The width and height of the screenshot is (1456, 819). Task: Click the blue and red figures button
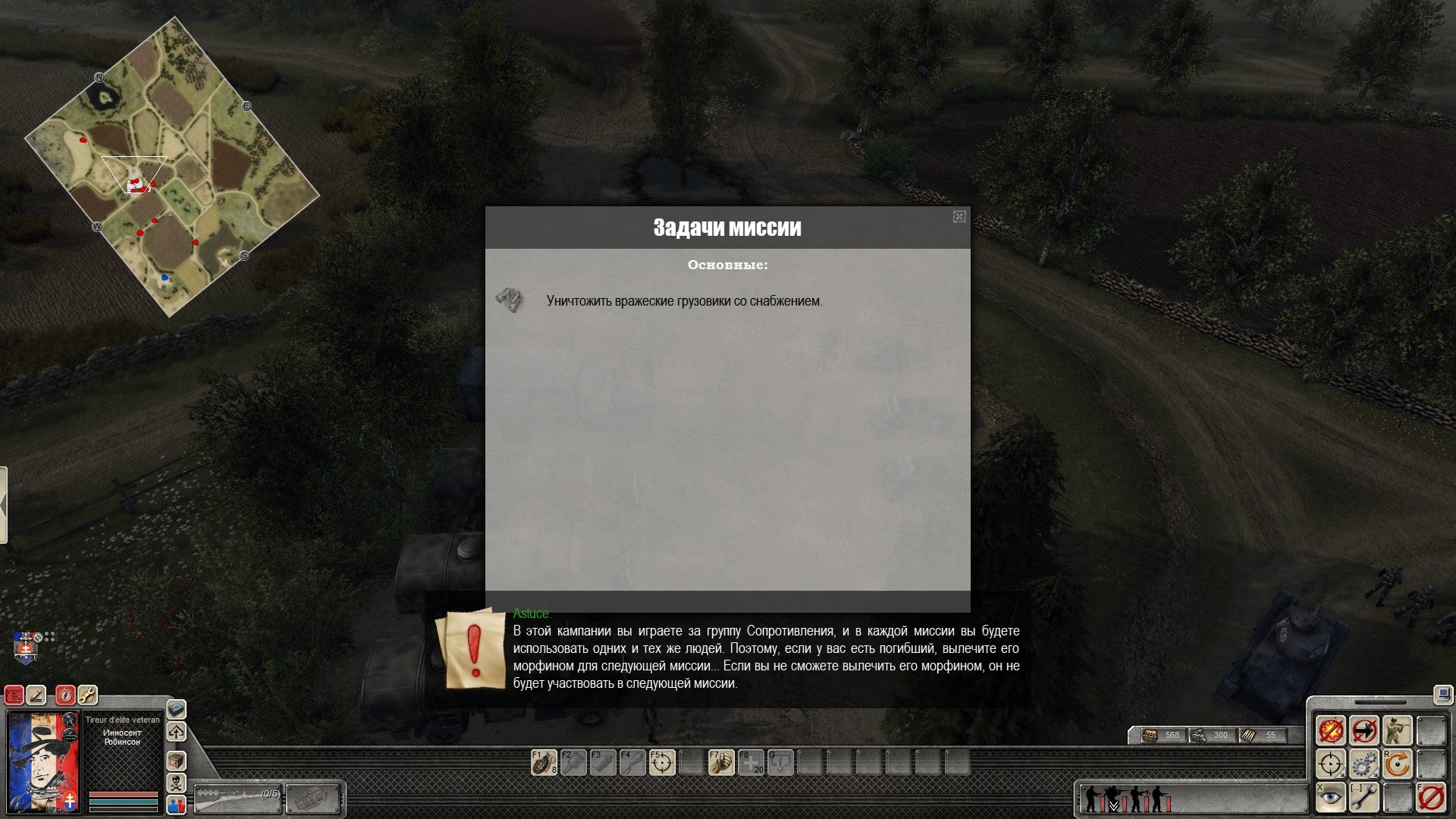coord(176,805)
